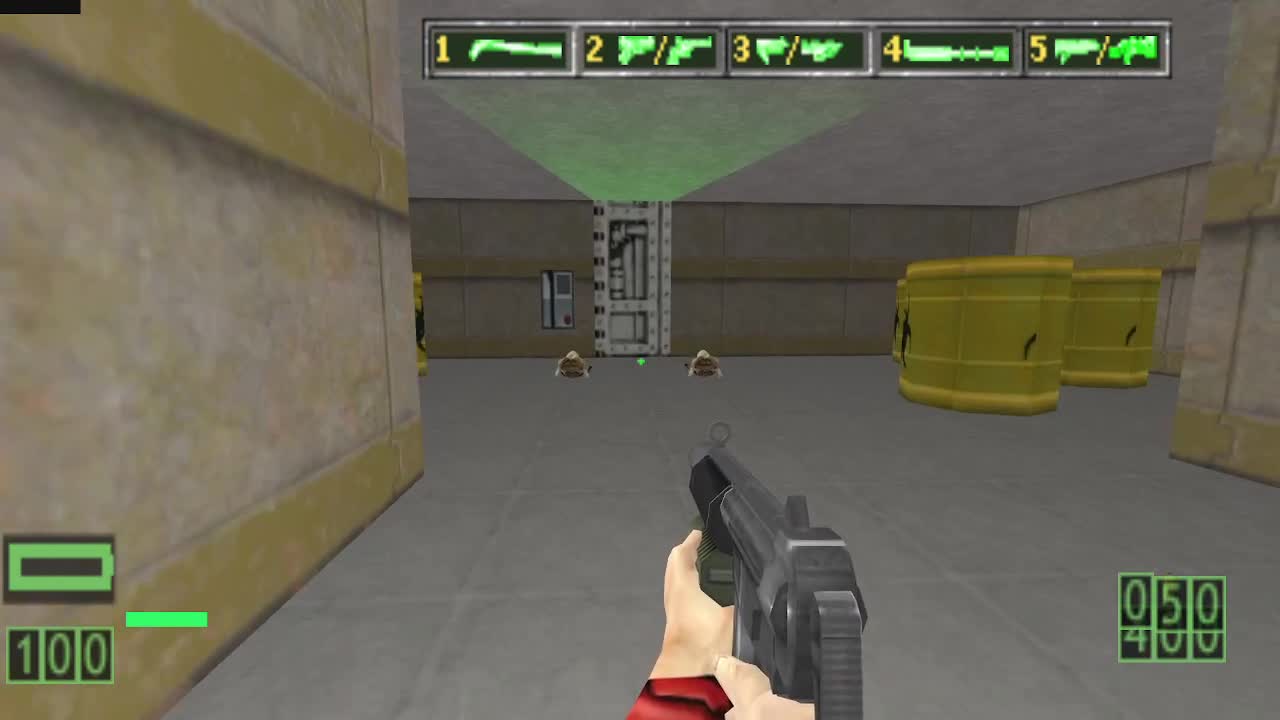This screenshot has height=720, width=1280.
Task: Click the weapon HUD bar at the top
Action: pos(798,47)
